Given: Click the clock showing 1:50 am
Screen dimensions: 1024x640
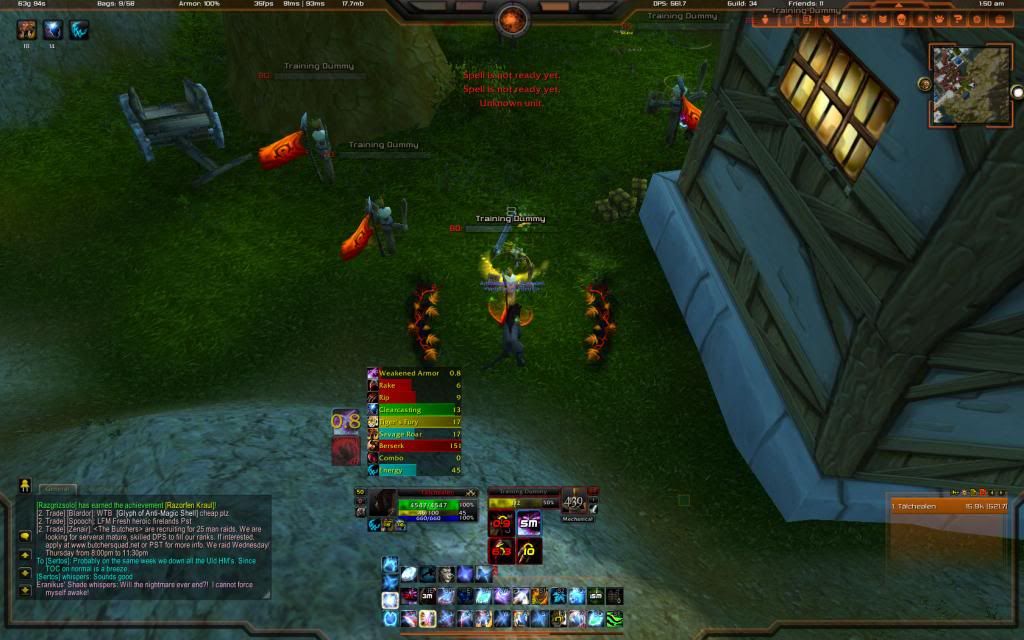Looking at the screenshot, I should pyautogui.click(x=991, y=4).
